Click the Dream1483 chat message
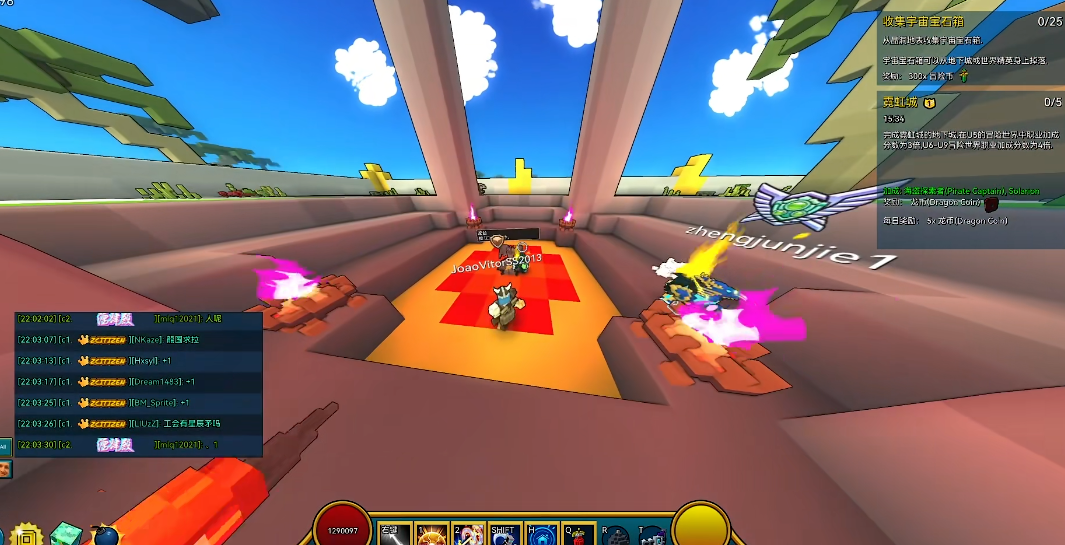 pos(138,382)
